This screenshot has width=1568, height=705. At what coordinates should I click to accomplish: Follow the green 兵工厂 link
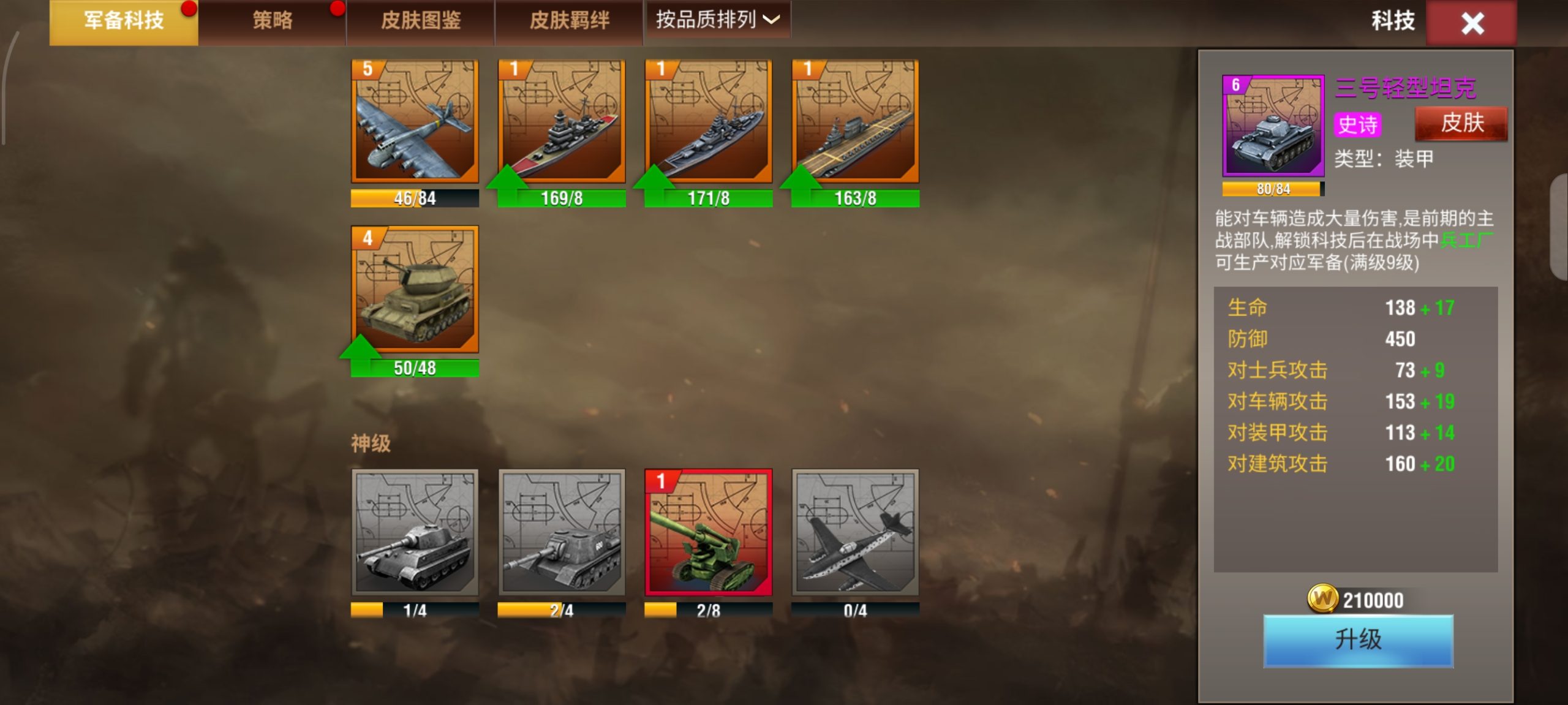1466,240
